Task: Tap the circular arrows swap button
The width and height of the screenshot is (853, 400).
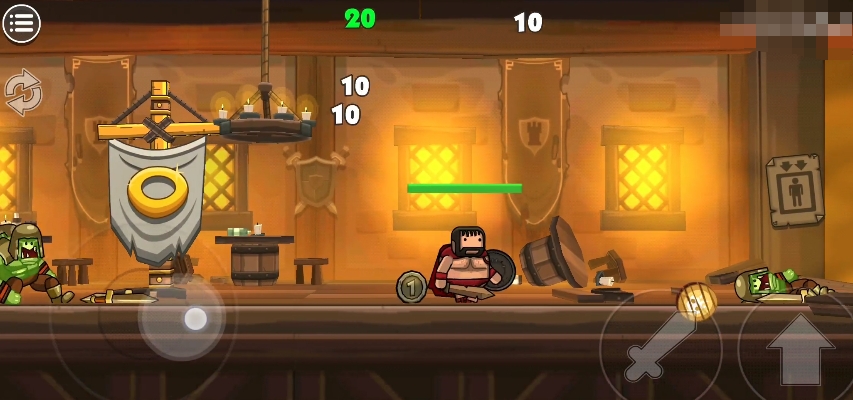Action: [23, 92]
